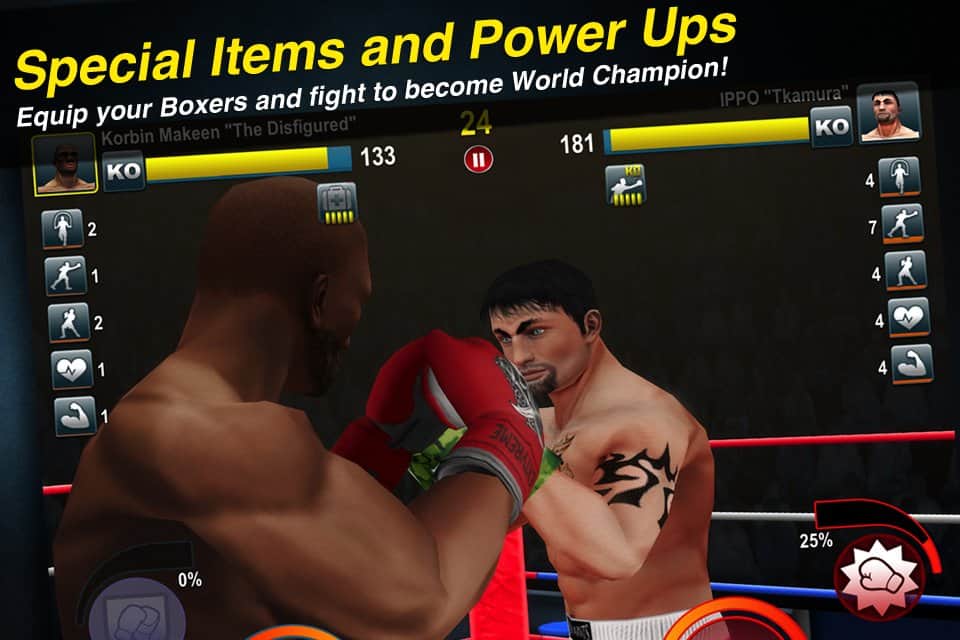Use the medkit item under Korbin's health bar

[x=335, y=203]
